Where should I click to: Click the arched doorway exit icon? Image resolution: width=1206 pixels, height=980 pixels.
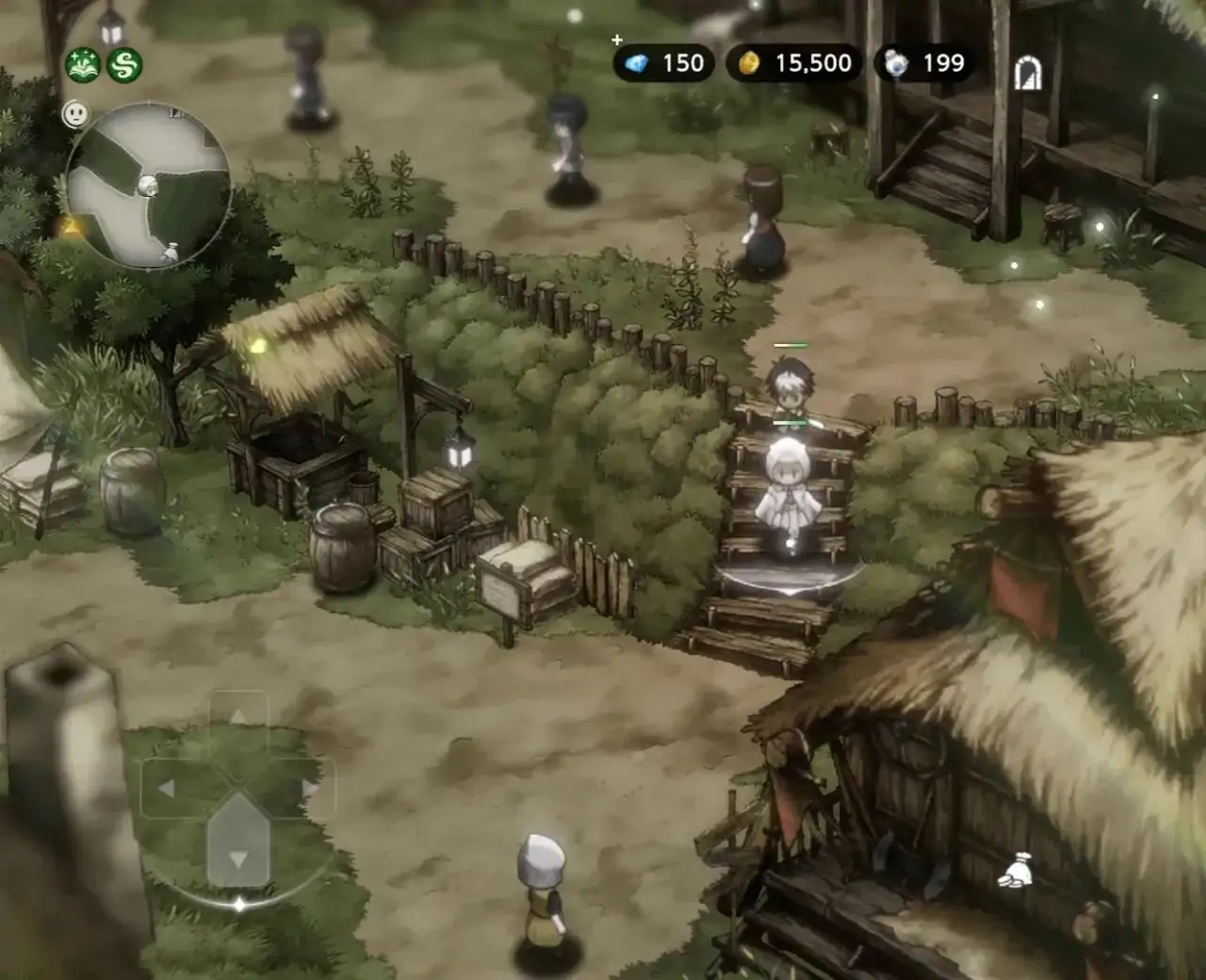[x=1028, y=73]
